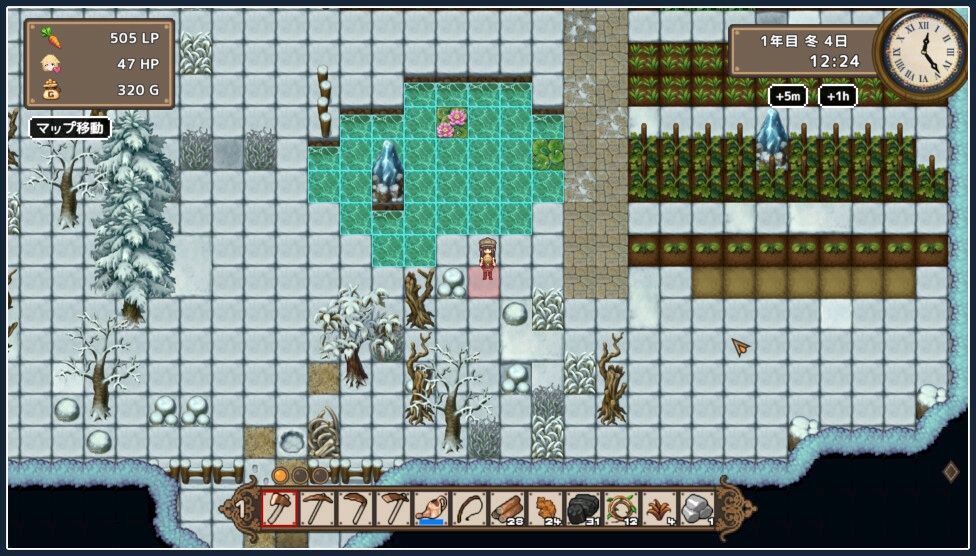Select the orange ore stack of 24
This screenshot has width=976, height=556.
(545, 509)
